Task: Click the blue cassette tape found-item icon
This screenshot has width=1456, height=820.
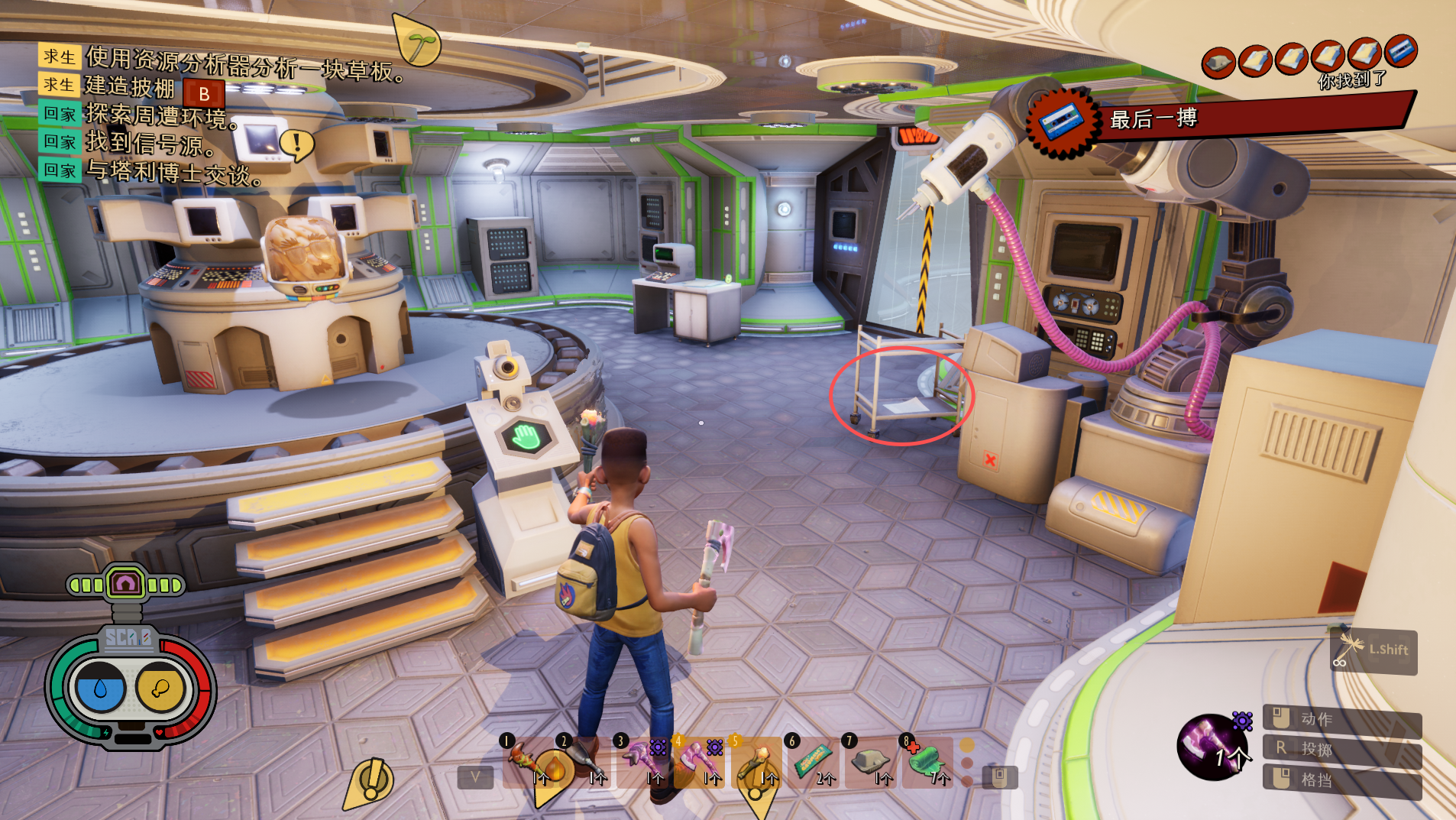Action: coord(1400,51)
